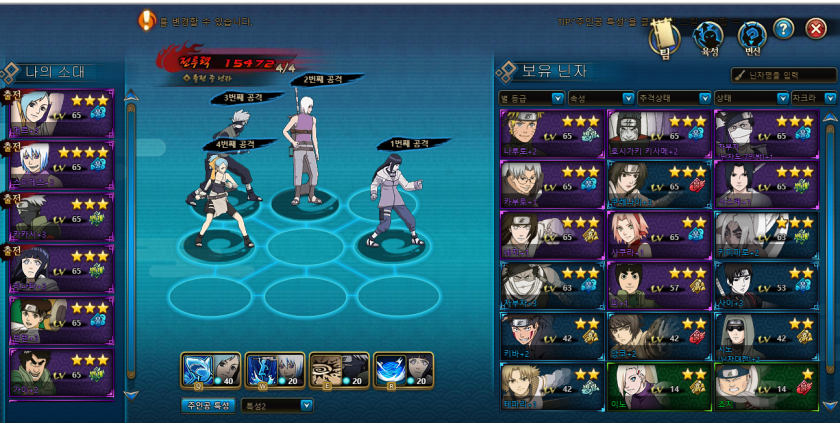Pick the 카부토 ninja card

coord(551,185)
